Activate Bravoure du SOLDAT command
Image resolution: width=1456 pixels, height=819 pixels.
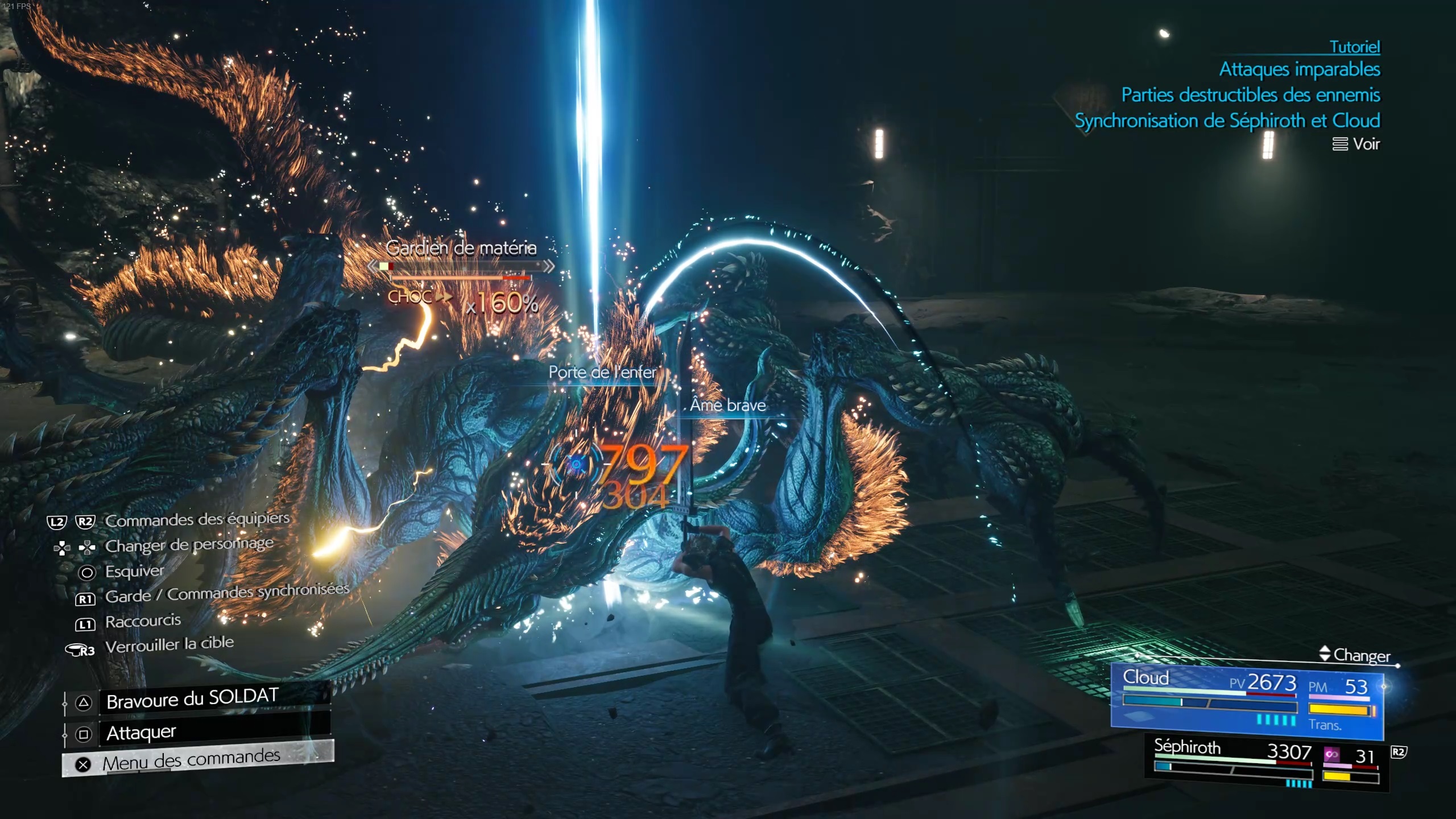[x=192, y=700]
